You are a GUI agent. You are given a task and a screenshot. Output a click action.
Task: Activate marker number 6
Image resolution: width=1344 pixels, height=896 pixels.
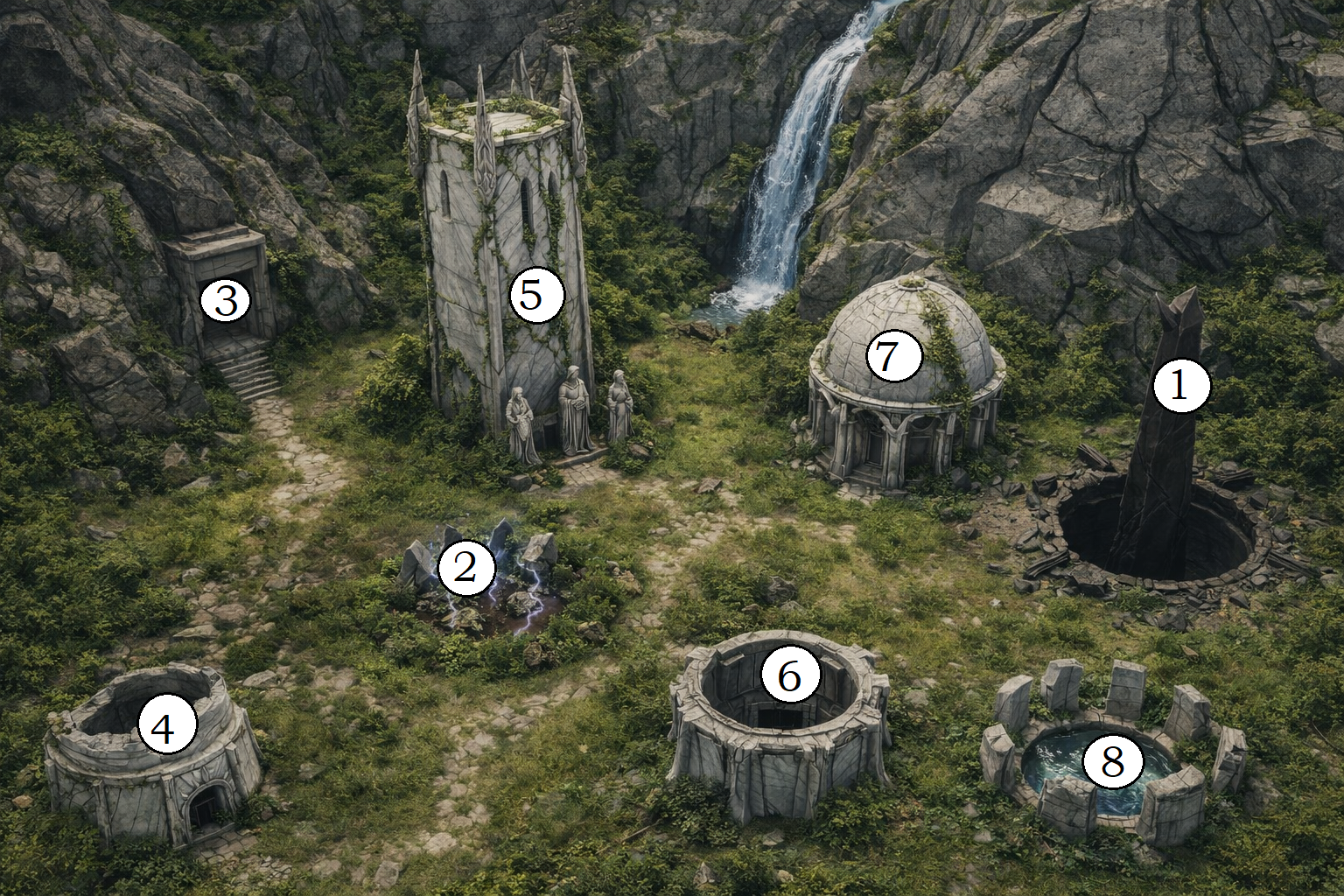pyautogui.click(x=790, y=675)
